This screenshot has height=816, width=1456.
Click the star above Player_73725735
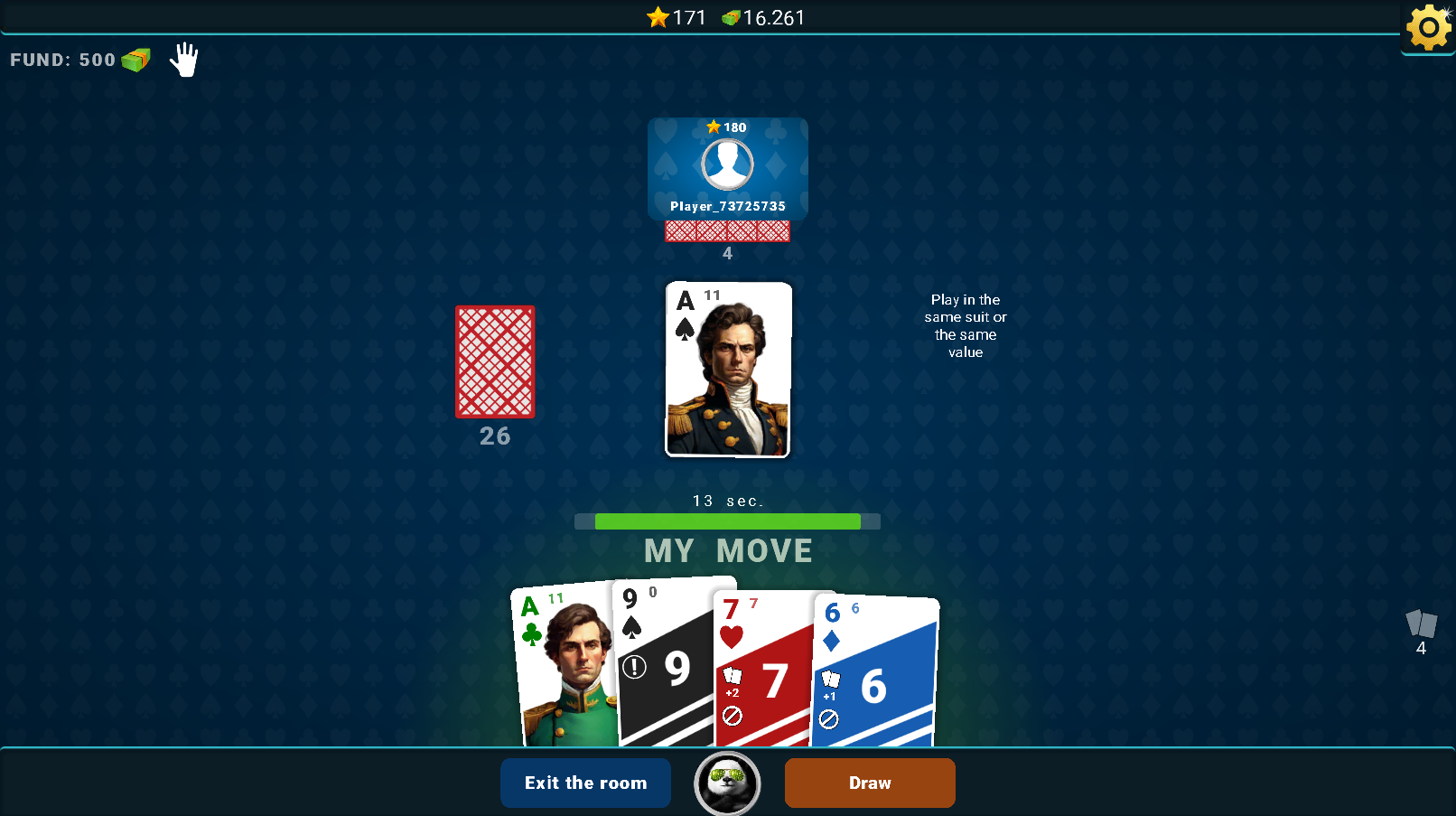(714, 127)
